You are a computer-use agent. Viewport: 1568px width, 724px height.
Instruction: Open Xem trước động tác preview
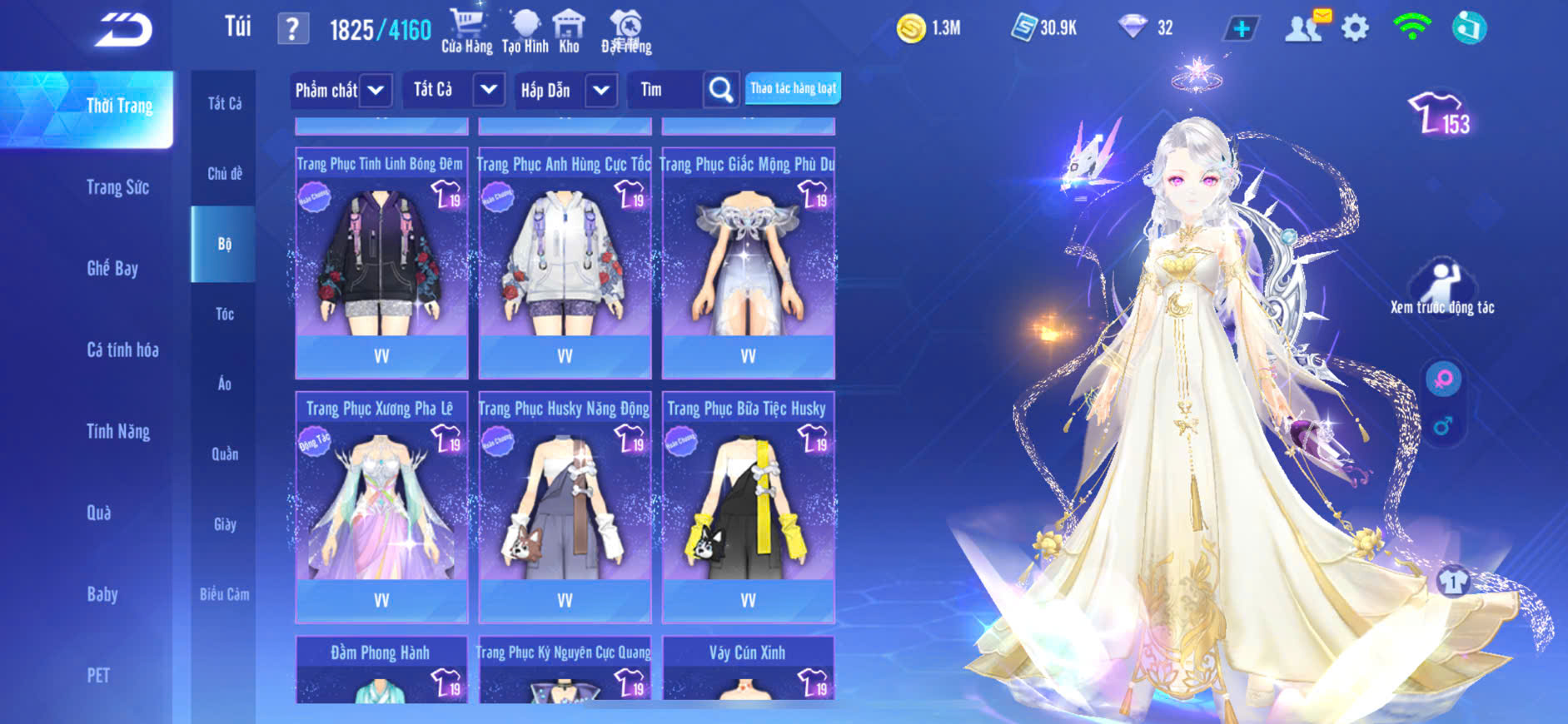[1442, 289]
